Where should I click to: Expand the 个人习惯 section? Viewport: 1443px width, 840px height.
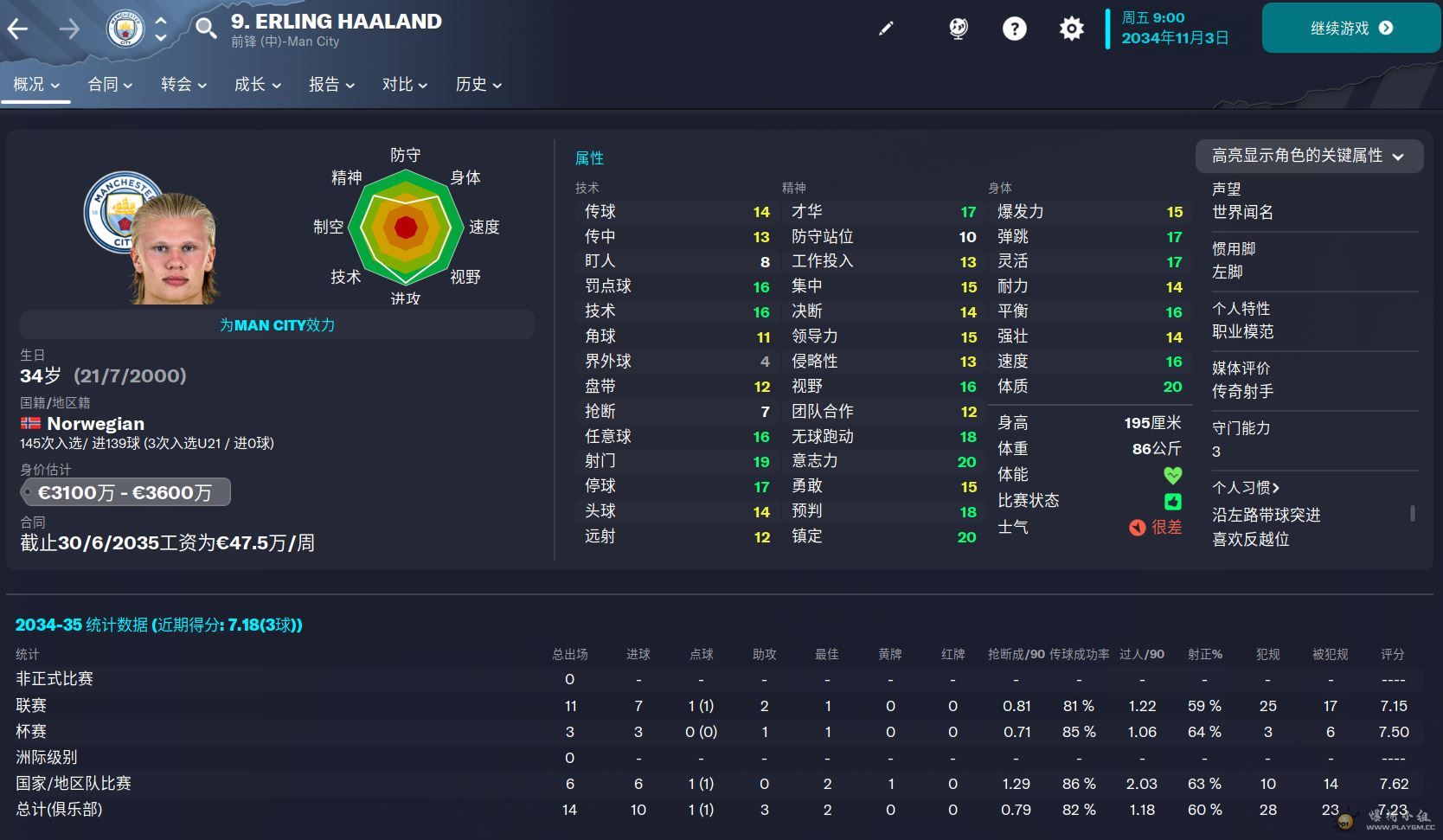(1246, 488)
